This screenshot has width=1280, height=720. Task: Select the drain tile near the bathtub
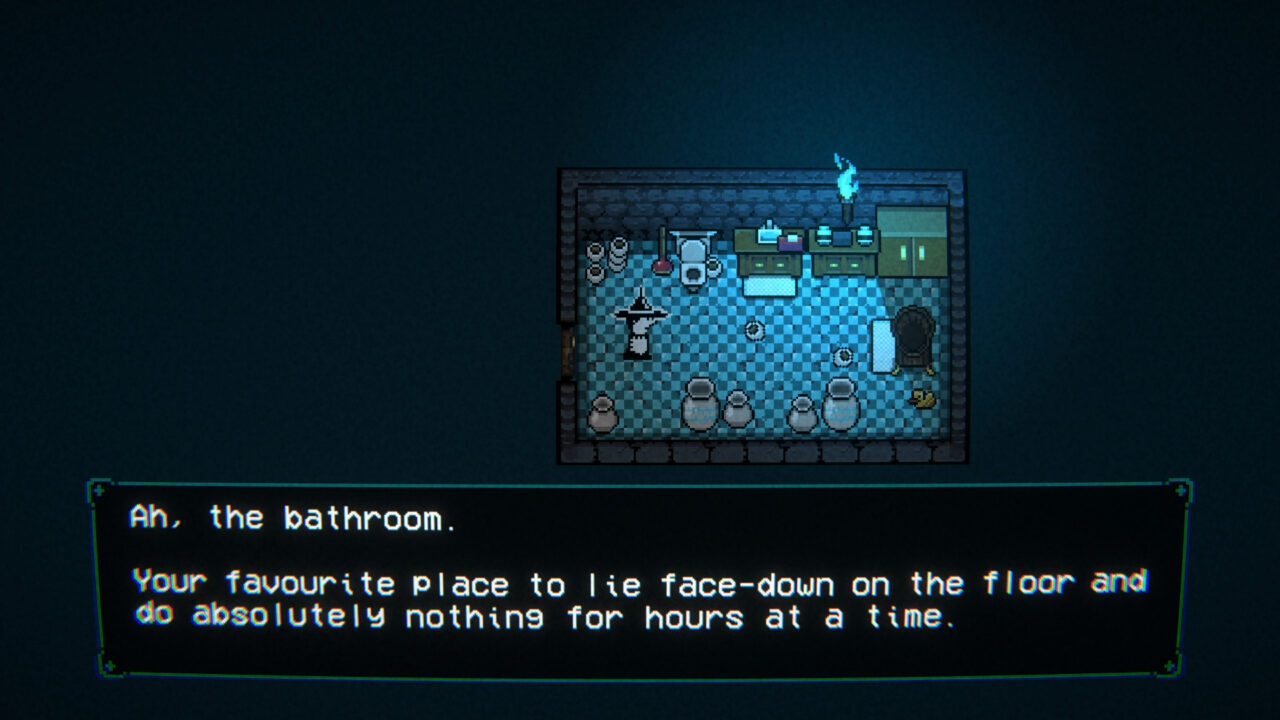tap(844, 358)
